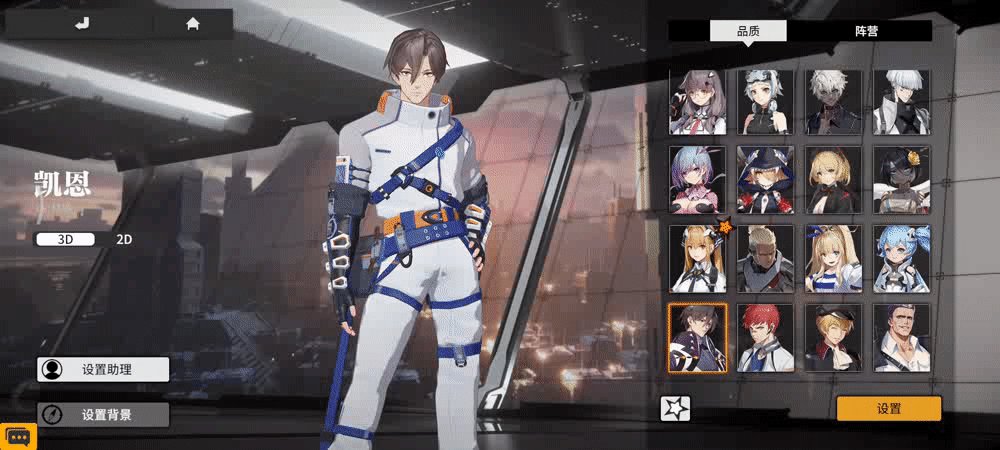1000x450 pixels.
Task: Switch to the 阵营 tab
Action: pyautogui.click(x=866, y=31)
